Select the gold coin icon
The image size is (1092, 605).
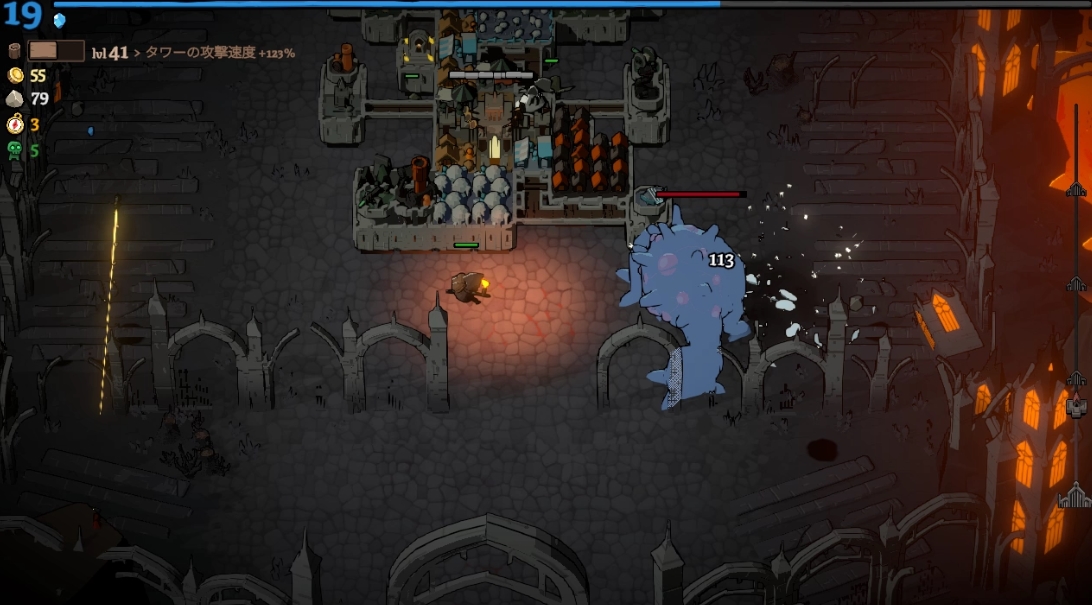[x=15, y=75]
